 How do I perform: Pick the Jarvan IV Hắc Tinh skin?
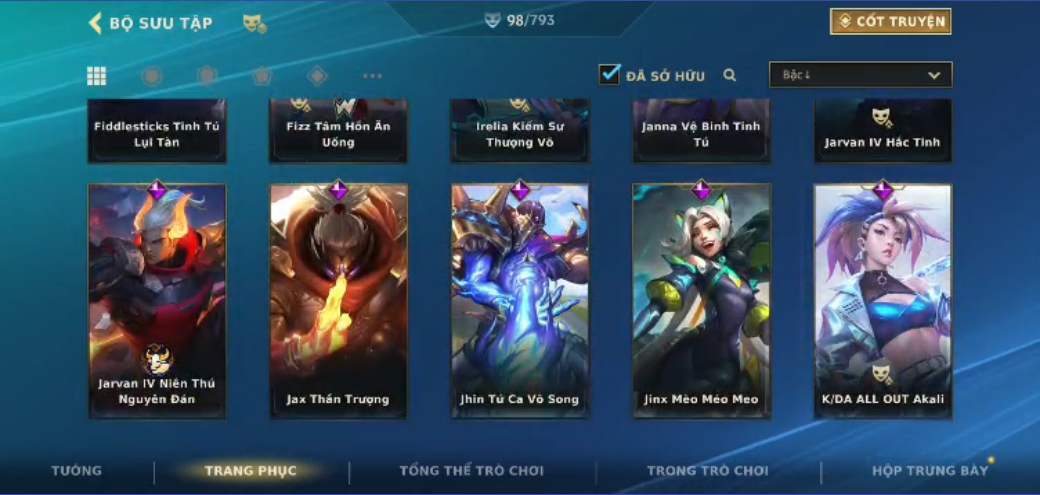[x=882, y=132]
